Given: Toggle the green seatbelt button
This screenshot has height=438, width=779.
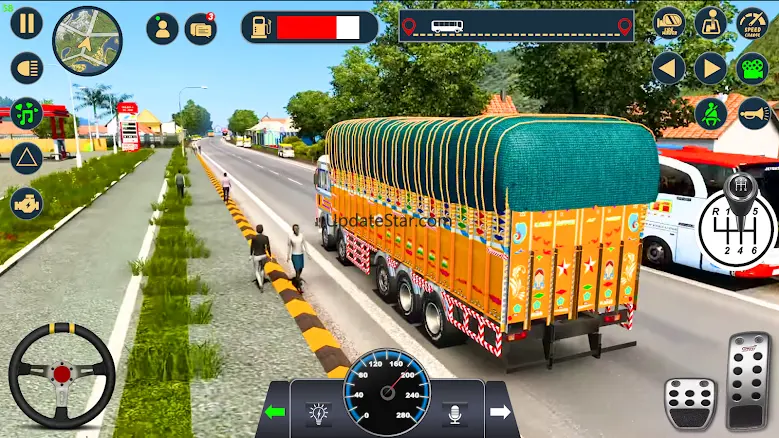Looking at the screenshot, I should [710, 113].
